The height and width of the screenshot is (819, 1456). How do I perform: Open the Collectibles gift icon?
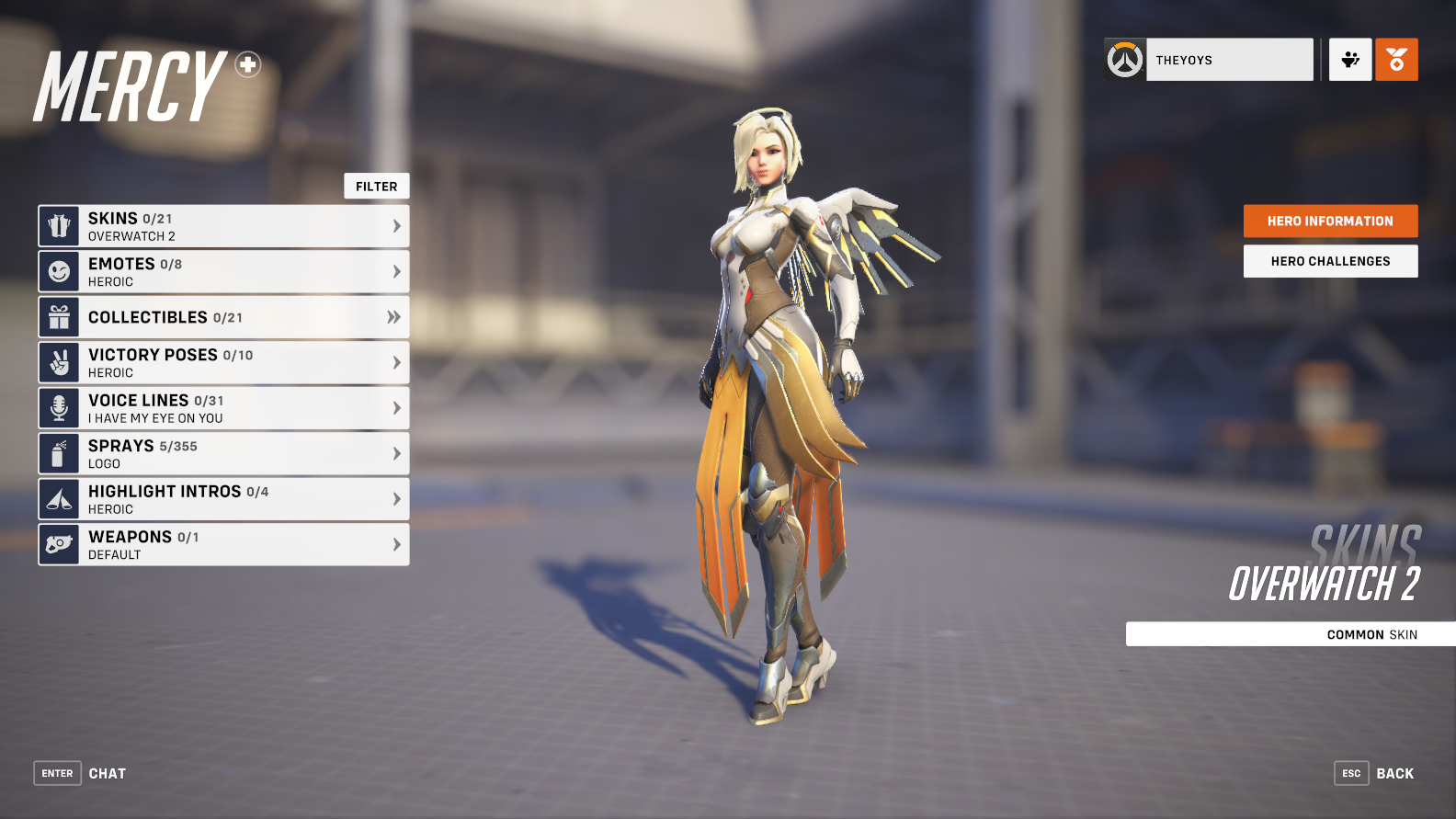(x=59, y=316)
